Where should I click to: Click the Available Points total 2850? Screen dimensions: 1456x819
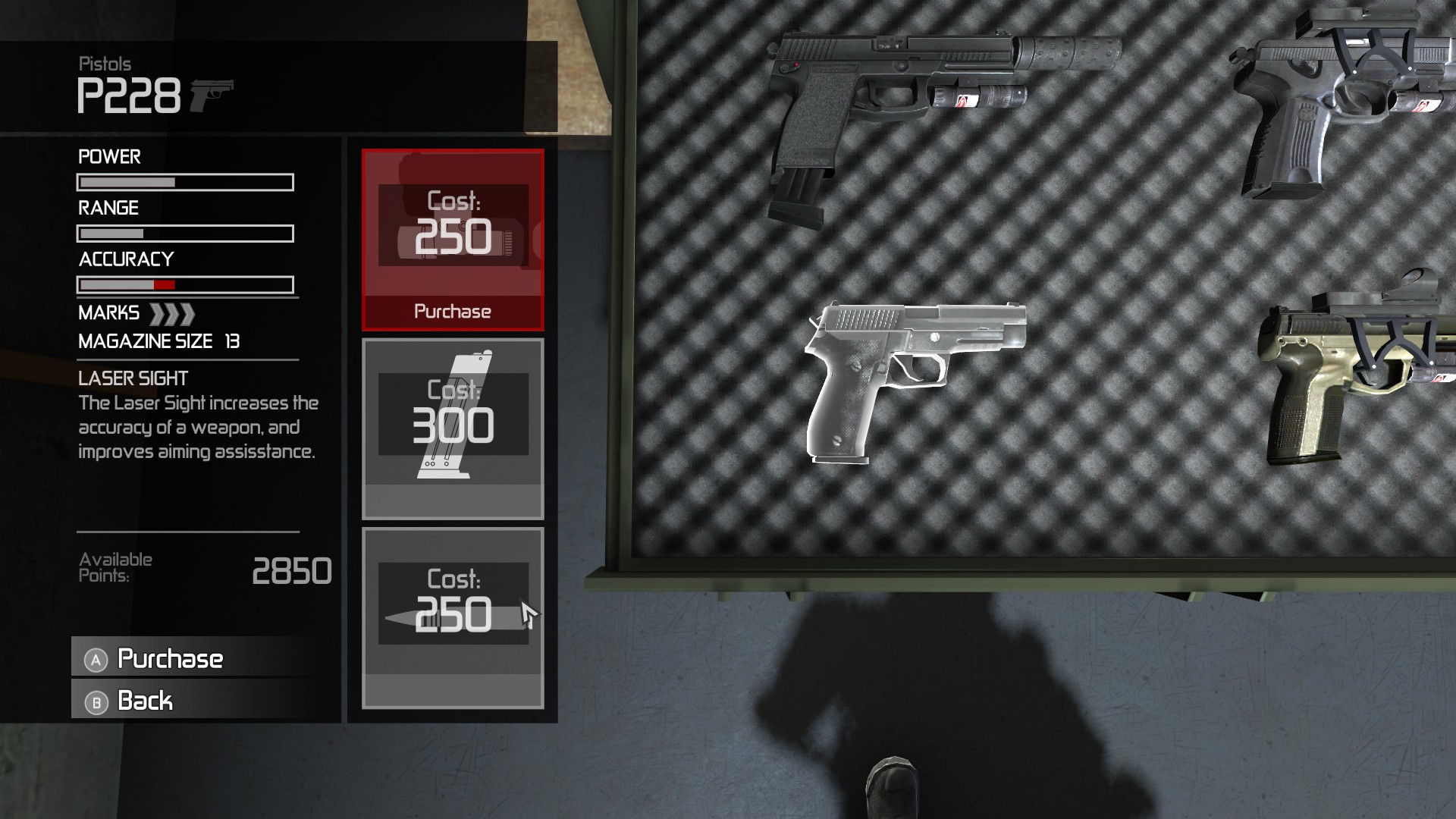(x=294, y=570)
